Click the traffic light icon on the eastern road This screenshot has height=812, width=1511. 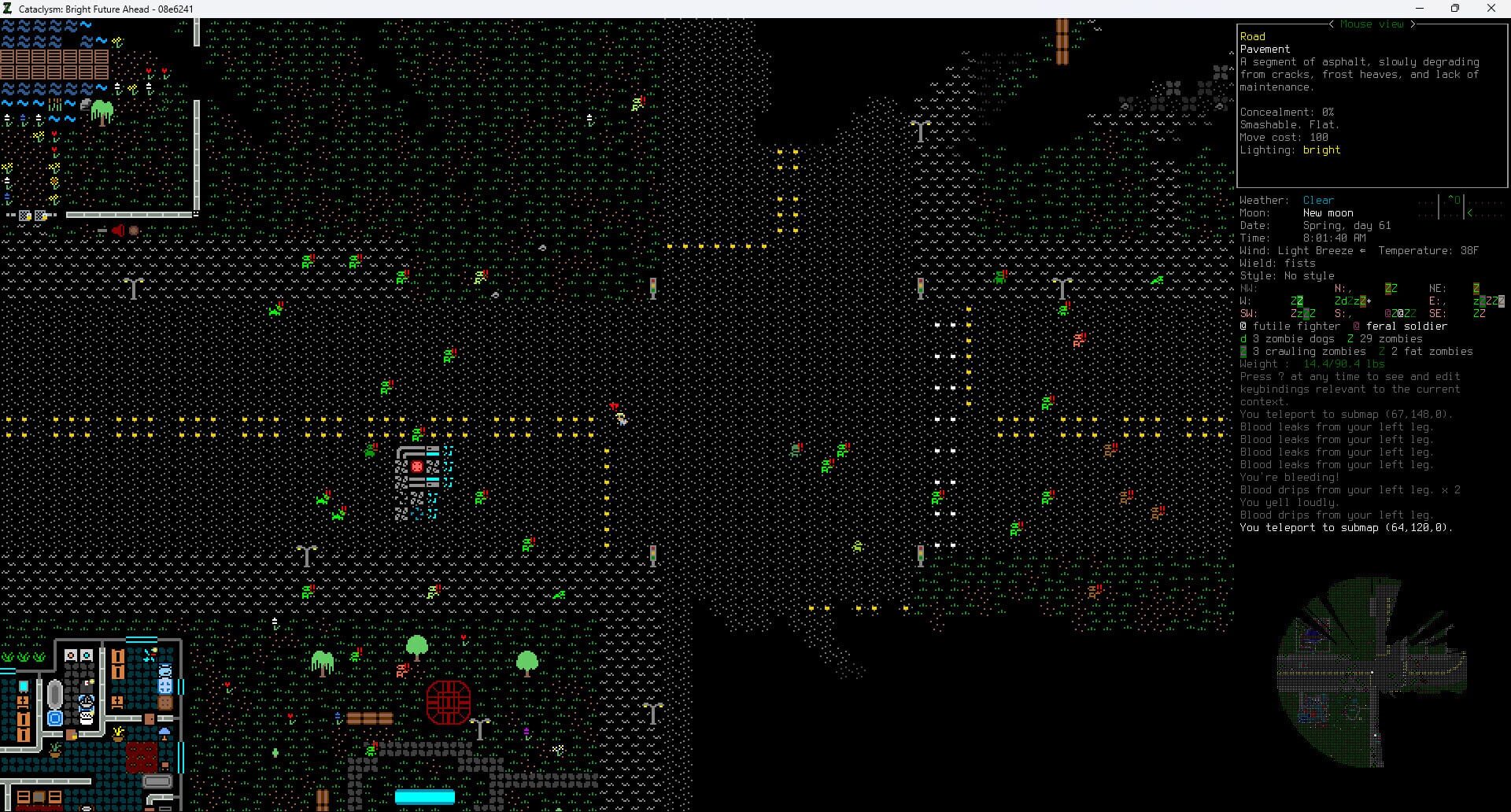pos(920,288)
